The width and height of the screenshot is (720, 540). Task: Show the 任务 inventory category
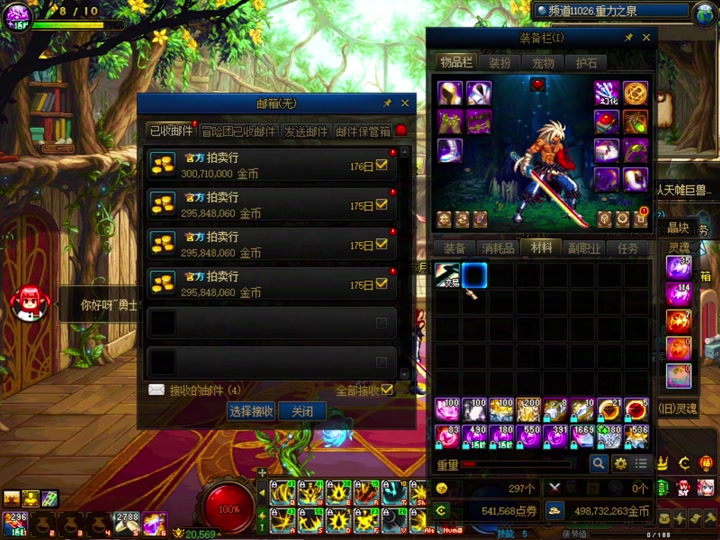[628, 248]
